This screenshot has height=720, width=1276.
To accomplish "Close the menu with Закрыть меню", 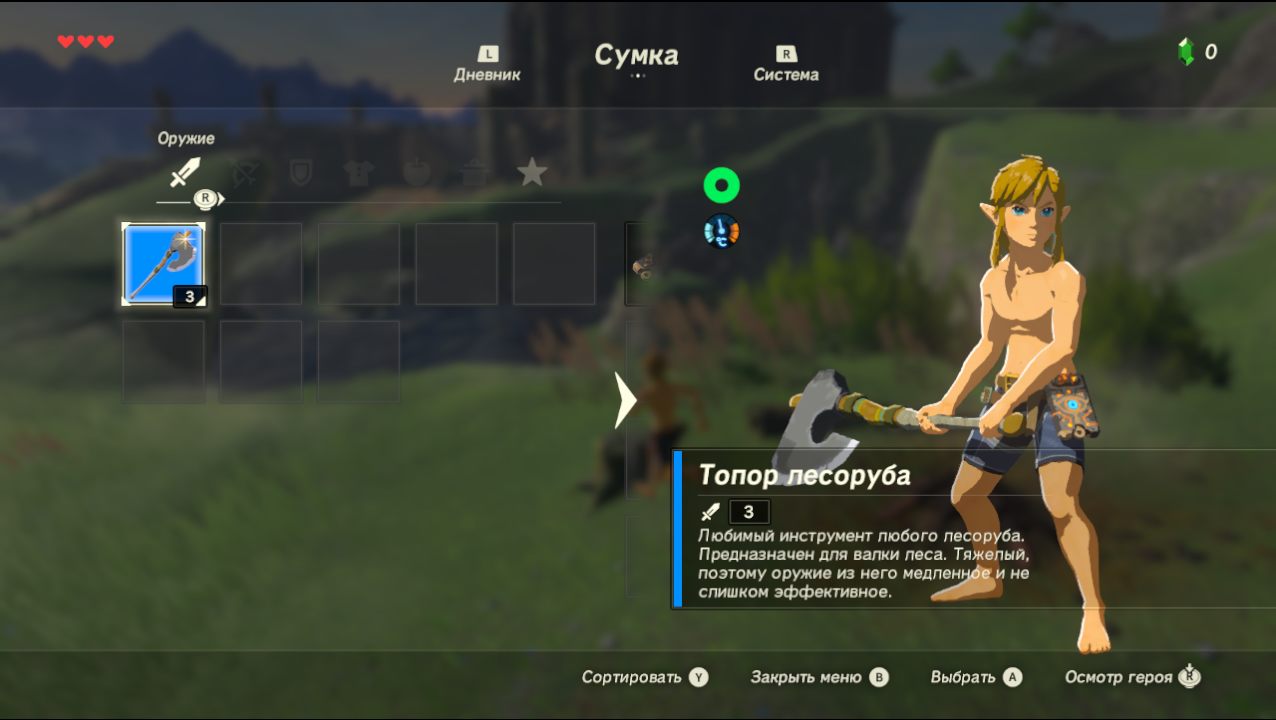I will click(818, 677).
